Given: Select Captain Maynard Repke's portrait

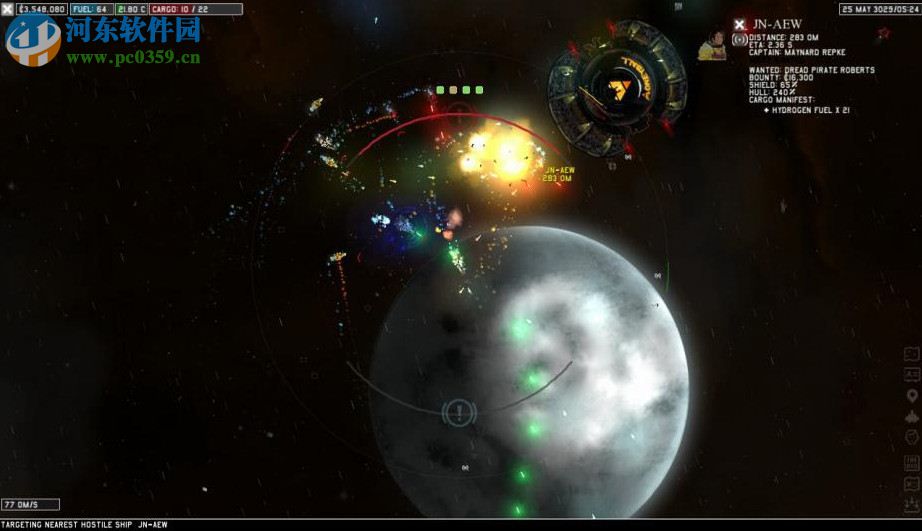Looking at the screenshot, I should point(711,45).
